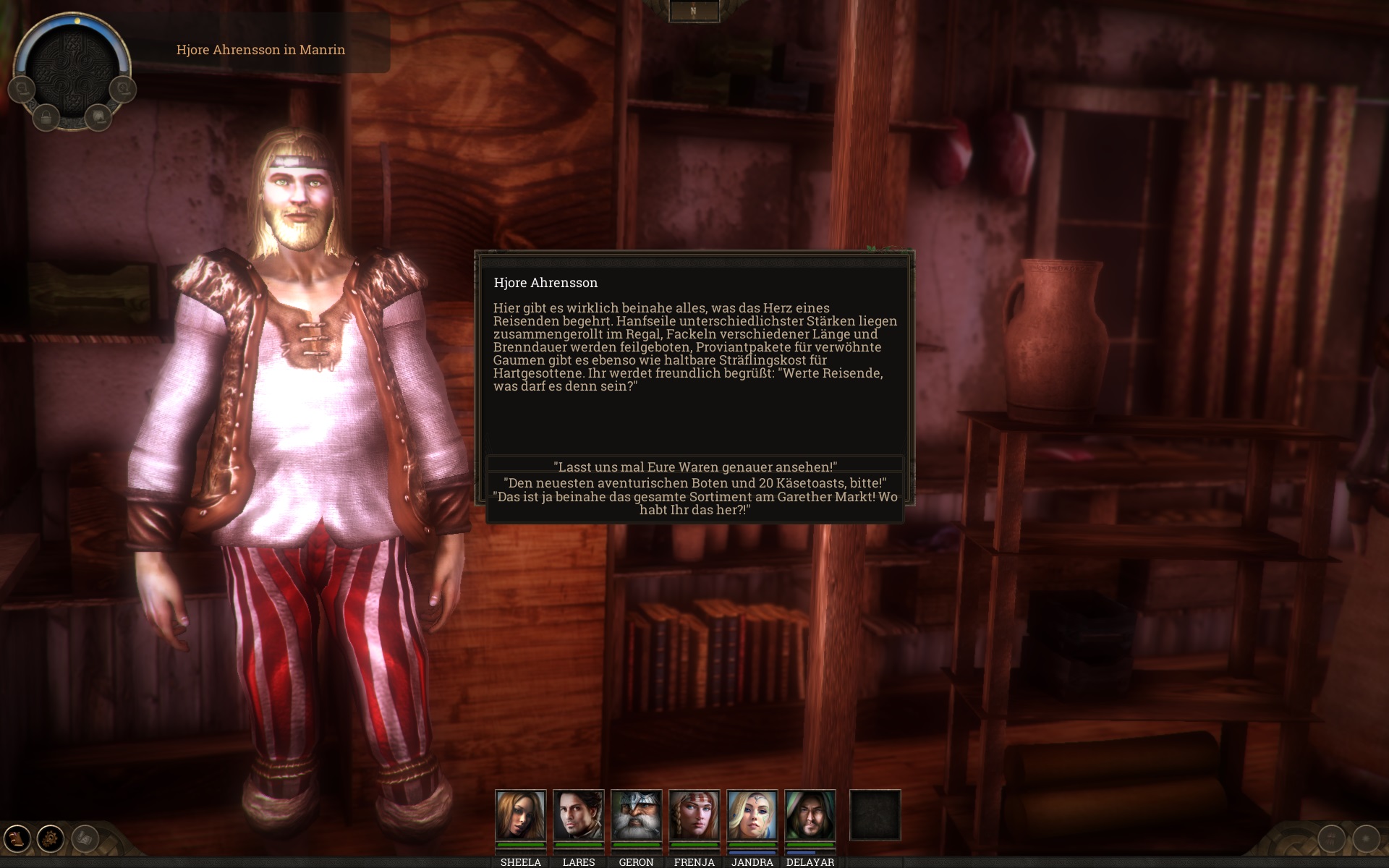Select hooded Delayar's portrait
Image resolution: width=1389 pixels, height=868 pixels.
(810, 815)
